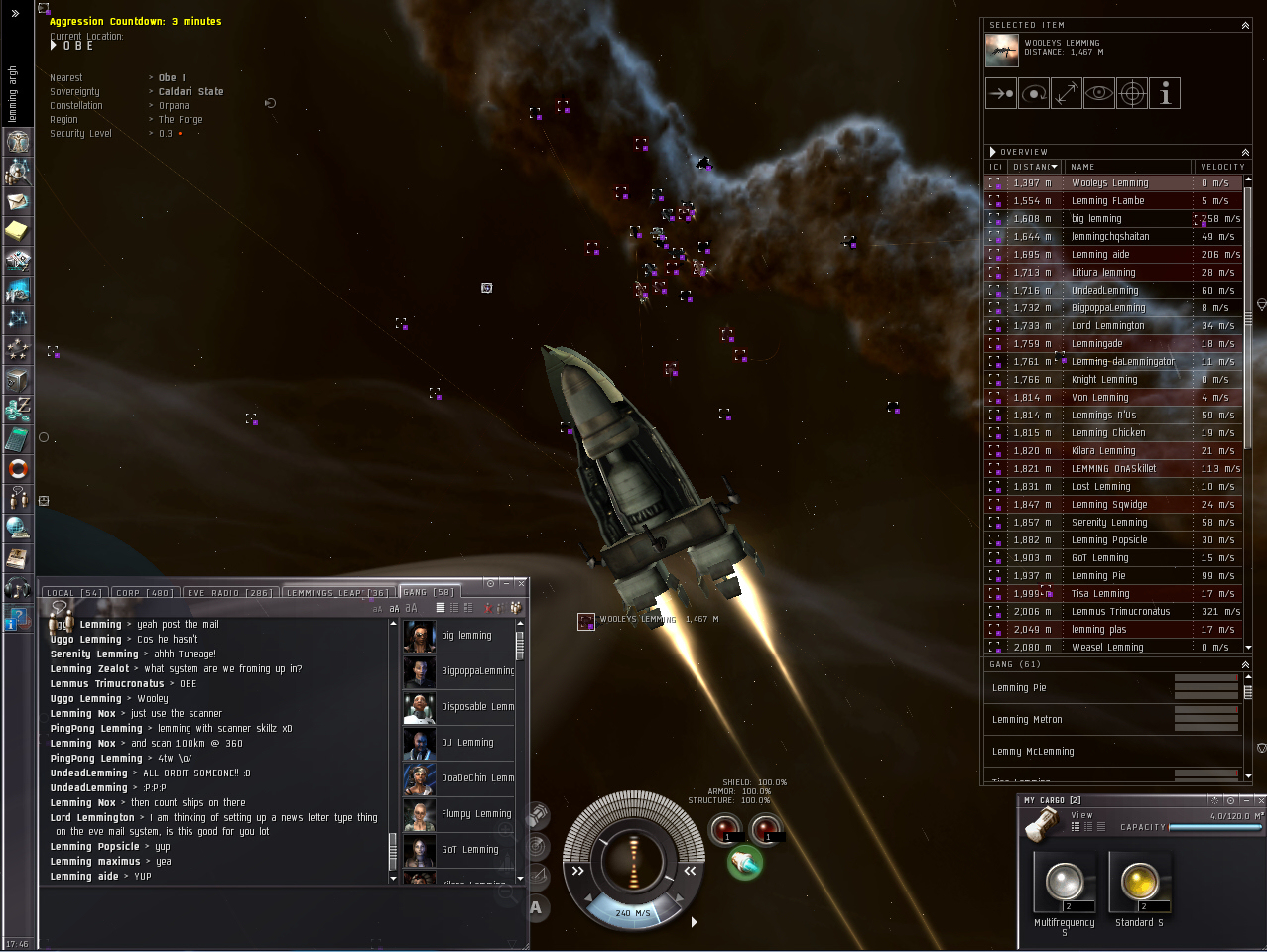The width and height of the screenshot is (1267, 952).
Task: Activate the orbit icon in Selected Item
Action: pos(1033,94)
